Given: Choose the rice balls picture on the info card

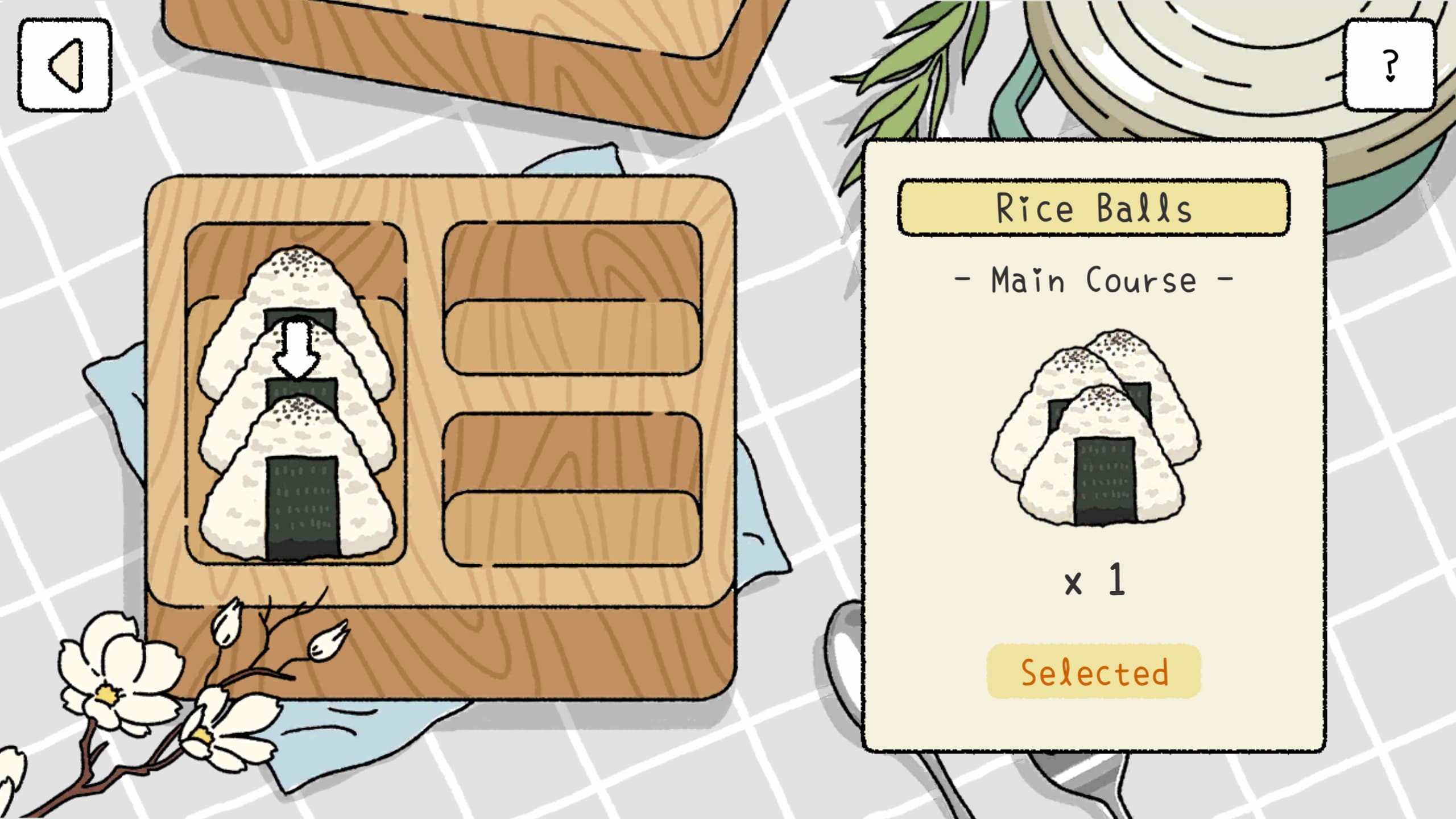Looking at the screenshot, I should coord(1096,428).
